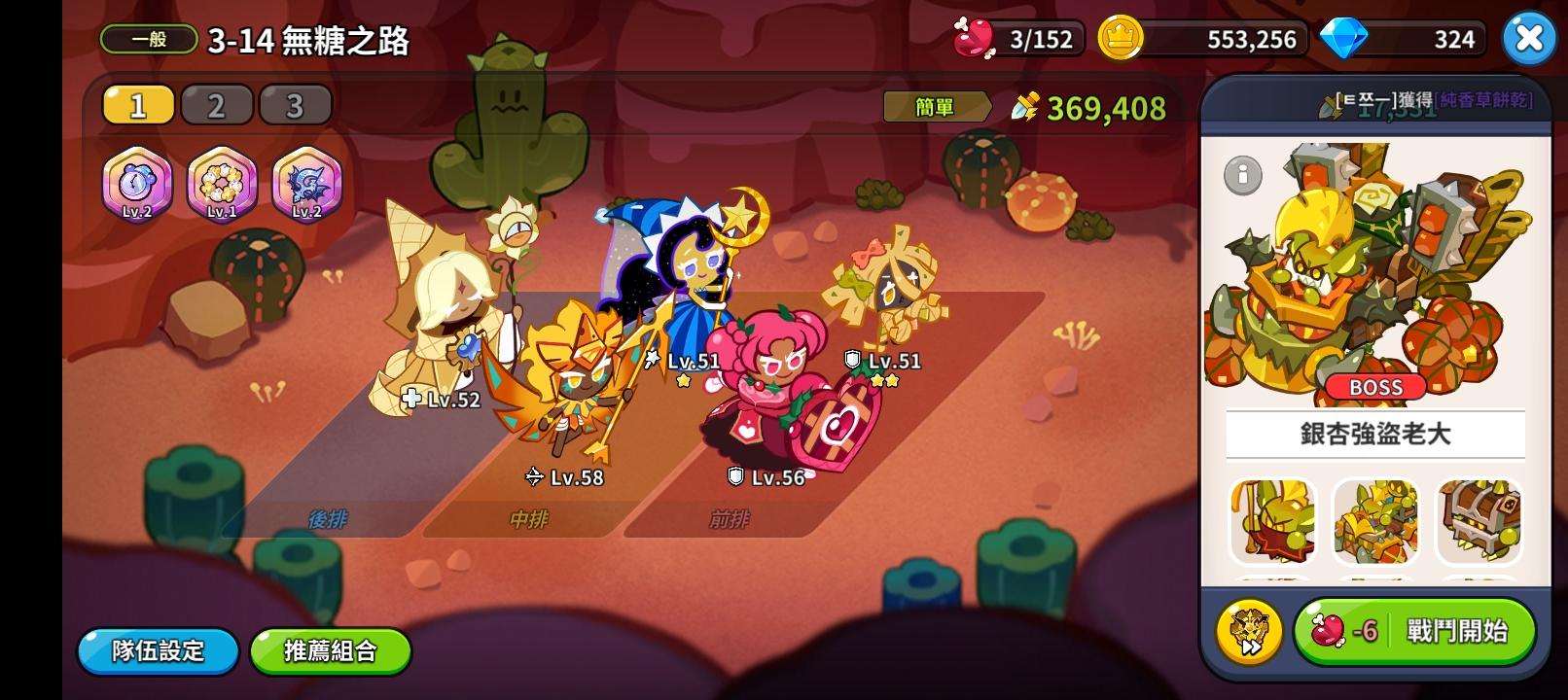This screenshot has height=700, width=1568.
Task: Select the Lv.2 alarm clock boost
Action: tap(136, 183)
